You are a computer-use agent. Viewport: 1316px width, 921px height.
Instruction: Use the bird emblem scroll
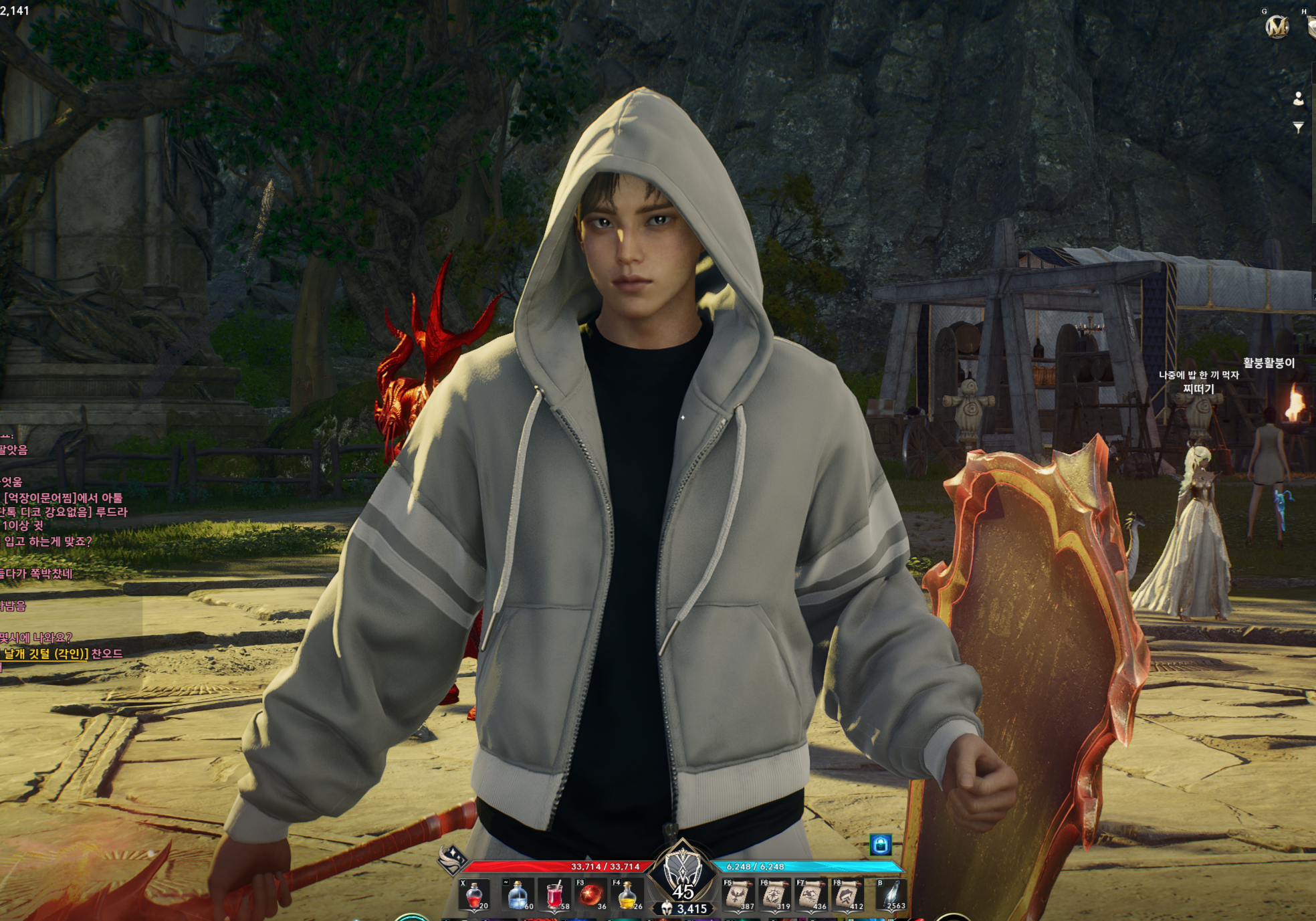(738, 895)
